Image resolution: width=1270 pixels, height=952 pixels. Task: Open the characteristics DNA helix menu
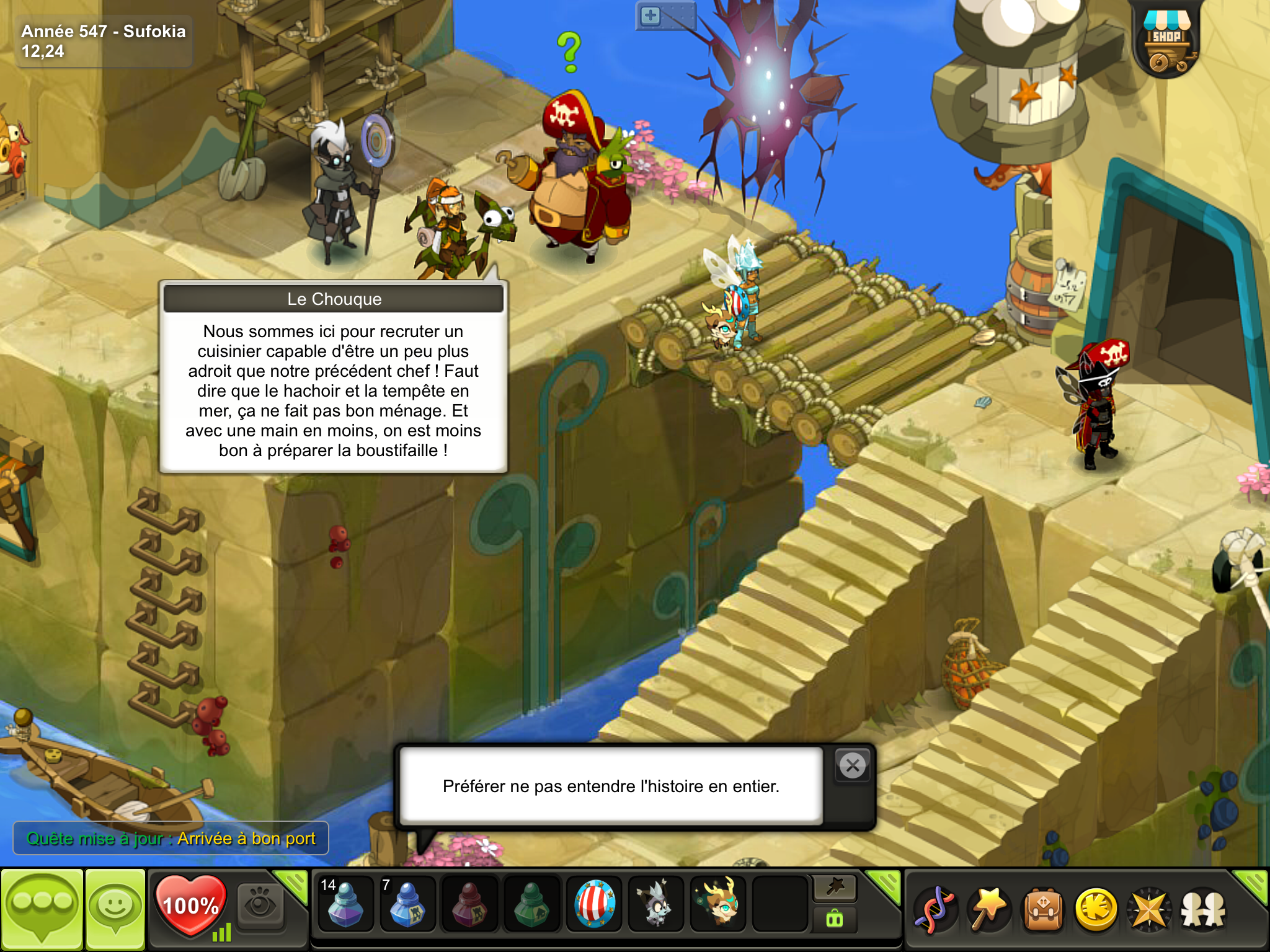coord(935,910)
